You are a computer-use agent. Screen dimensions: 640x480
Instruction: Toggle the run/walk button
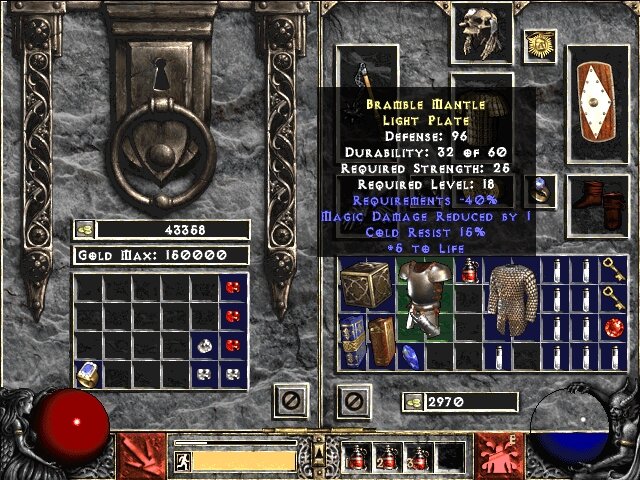point(184,460)
